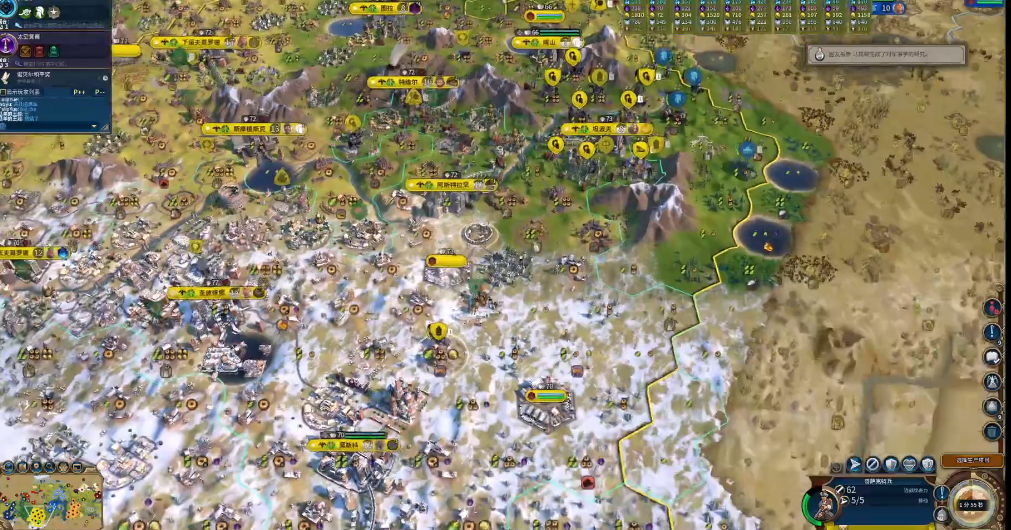1011x530 pixels.
Task: Click the speech bubble notification icon
Action: pyautogui.click(x=992, y=357)
